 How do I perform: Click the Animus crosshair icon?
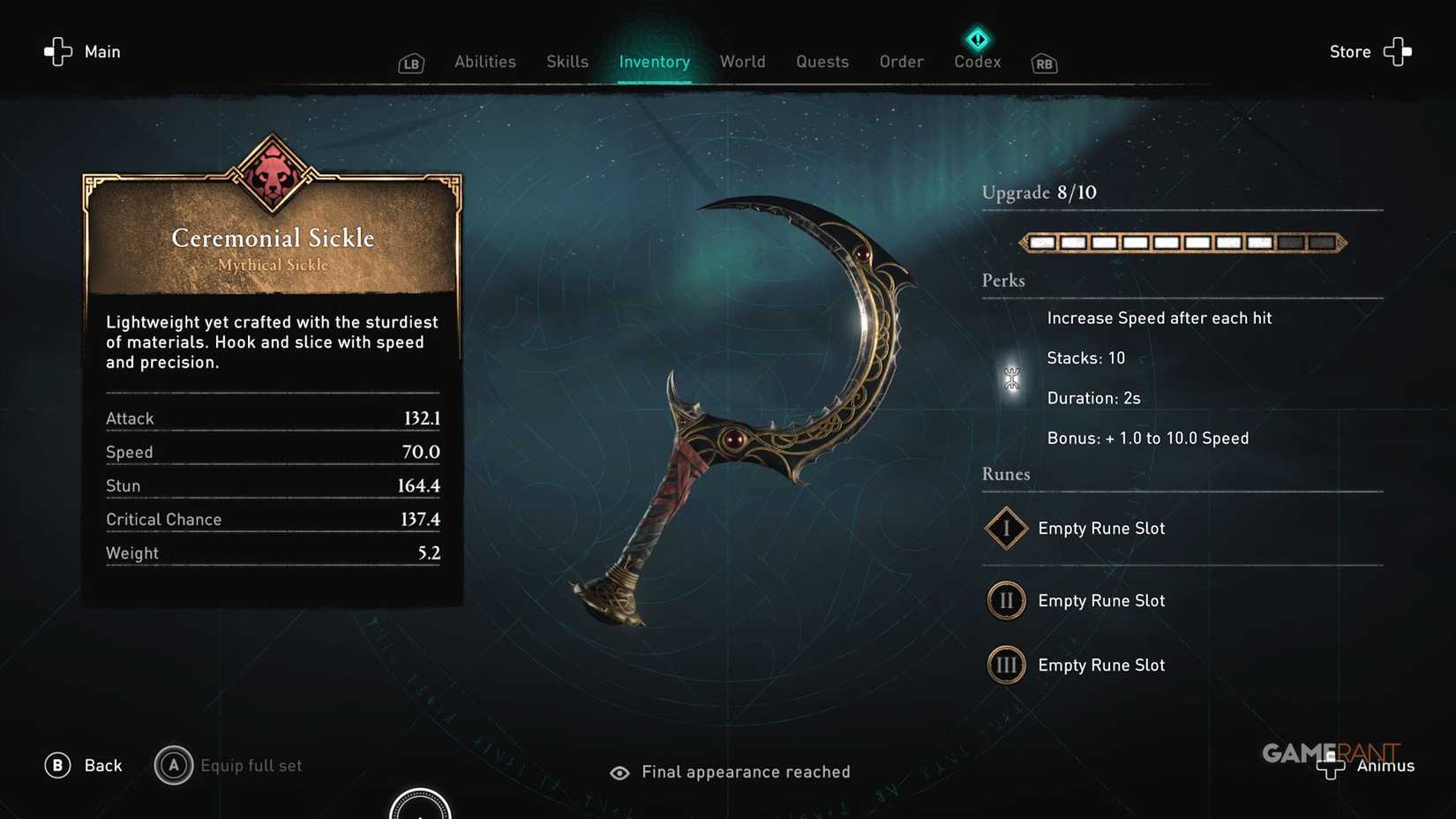tap(1331, 766)
